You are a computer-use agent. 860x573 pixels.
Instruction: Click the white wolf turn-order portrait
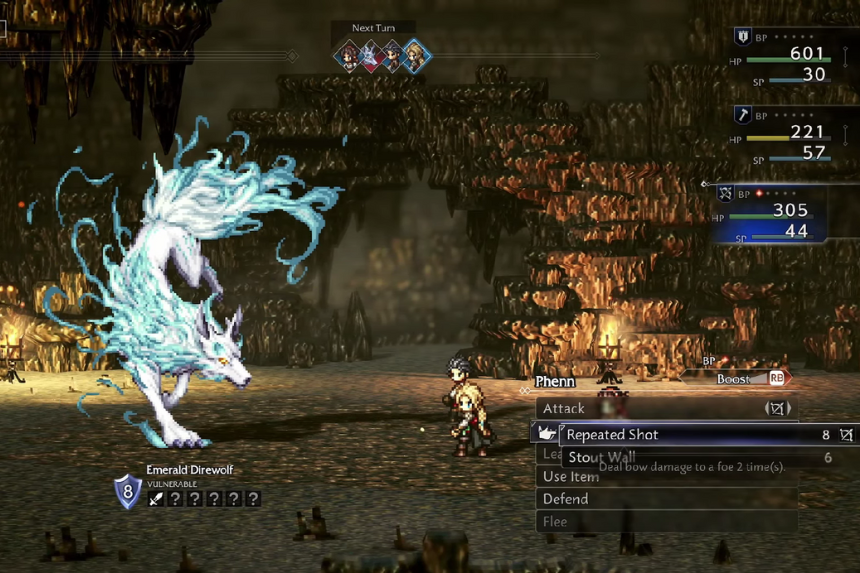371,56
